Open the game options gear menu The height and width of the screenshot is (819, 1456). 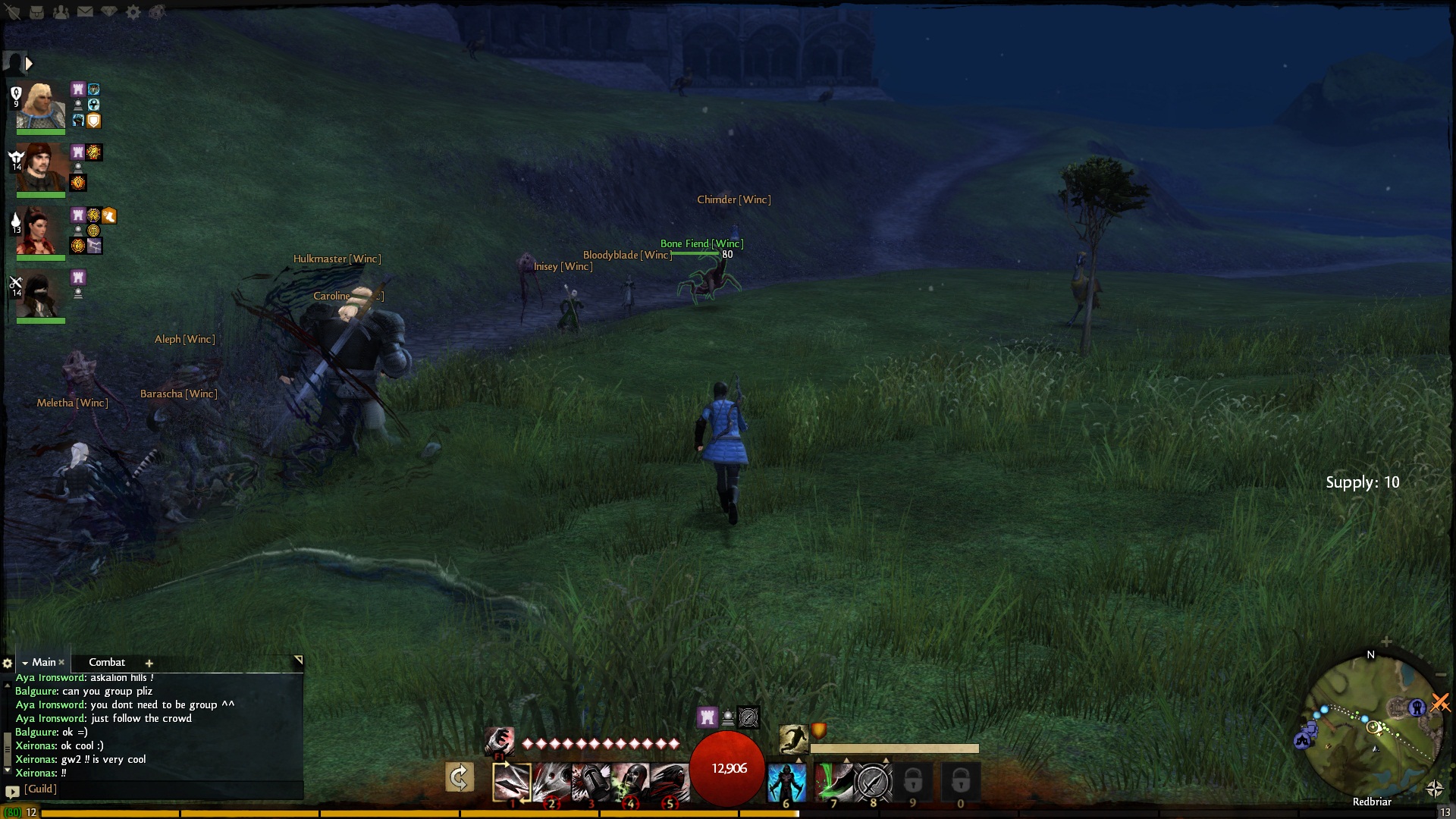(133, 12)
